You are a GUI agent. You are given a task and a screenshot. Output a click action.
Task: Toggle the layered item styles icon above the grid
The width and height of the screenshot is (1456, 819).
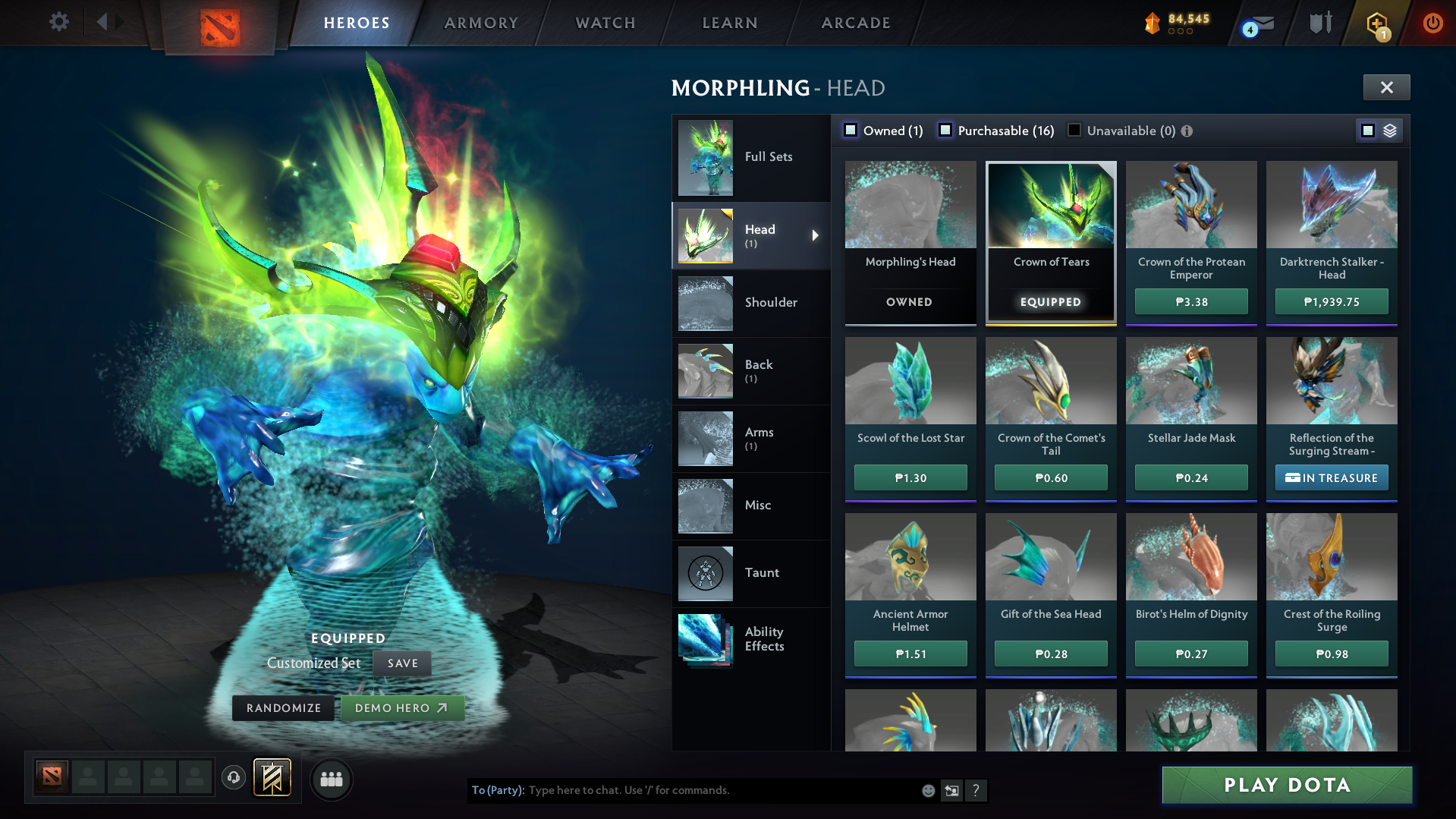1388,130
